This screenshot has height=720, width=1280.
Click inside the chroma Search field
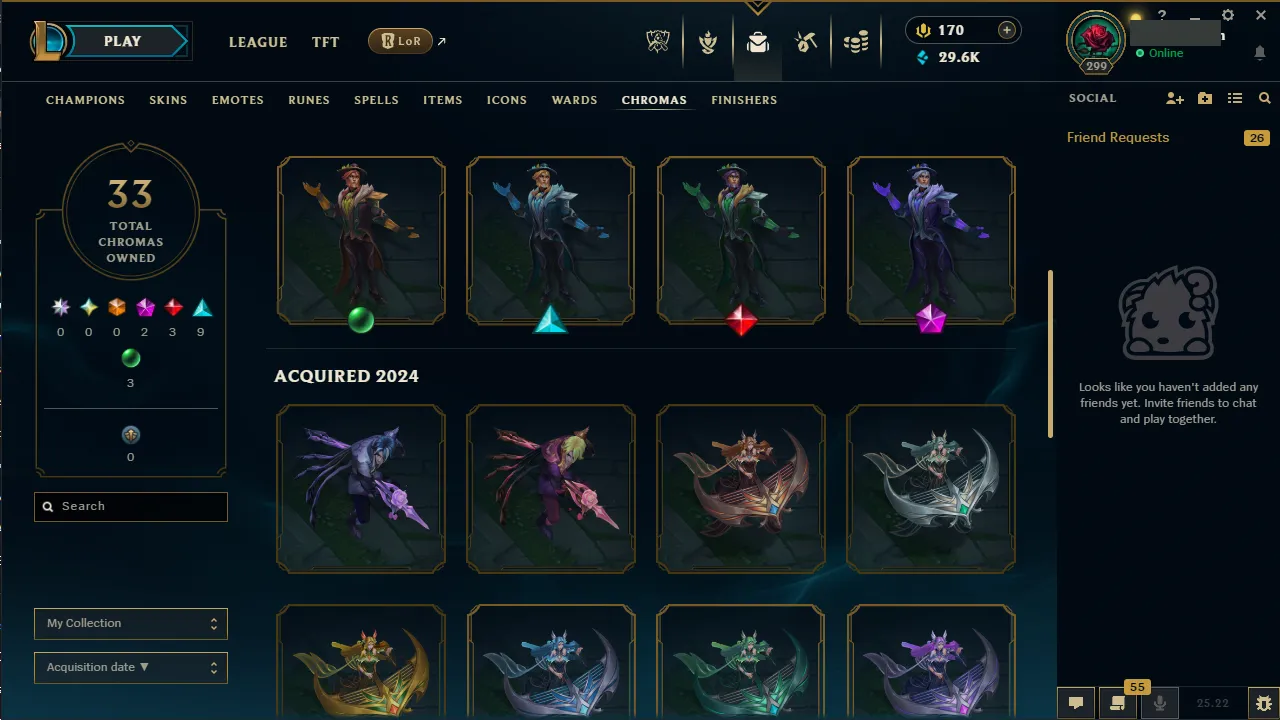tap(130, 507)
